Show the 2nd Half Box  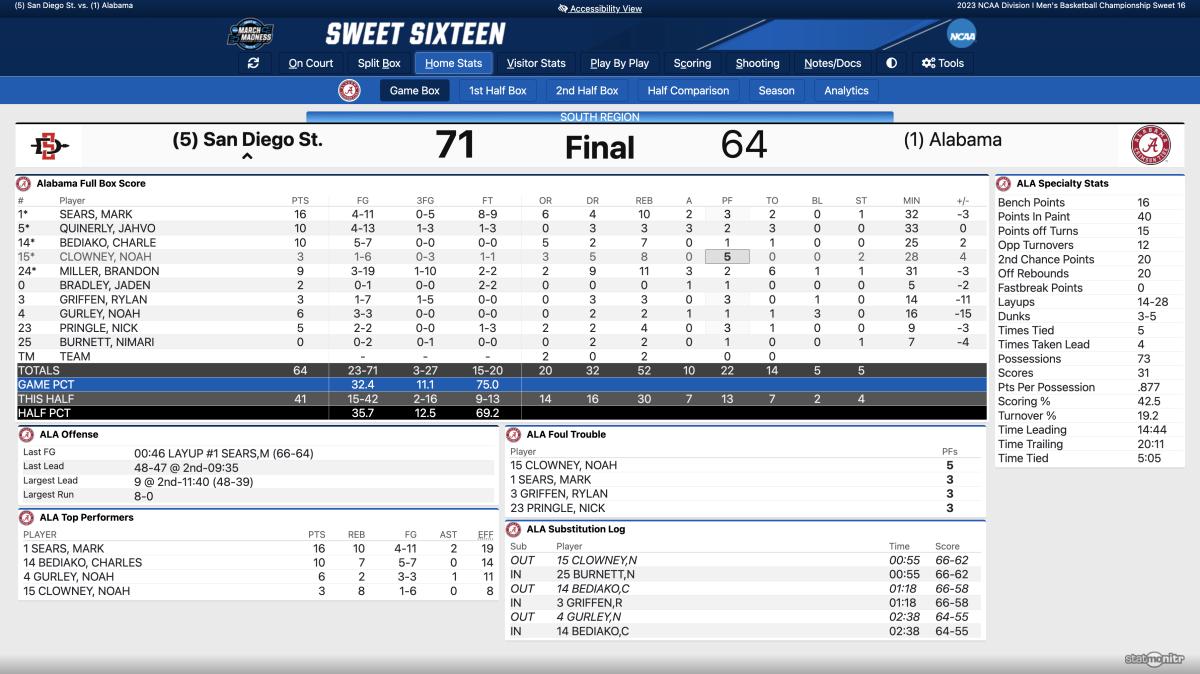pos(587,90)
